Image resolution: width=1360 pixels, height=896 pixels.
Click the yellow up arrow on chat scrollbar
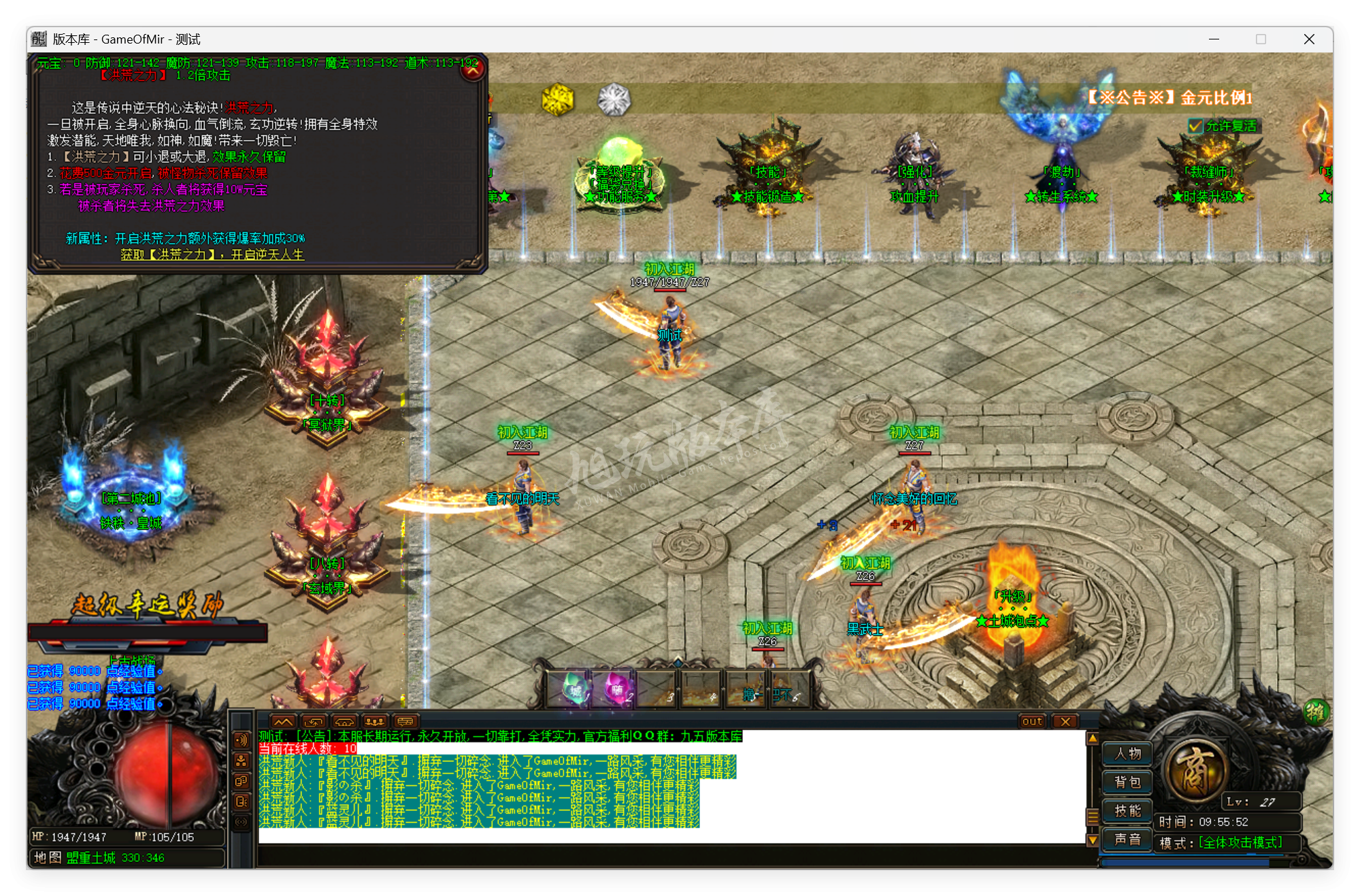coord(1092,738)
